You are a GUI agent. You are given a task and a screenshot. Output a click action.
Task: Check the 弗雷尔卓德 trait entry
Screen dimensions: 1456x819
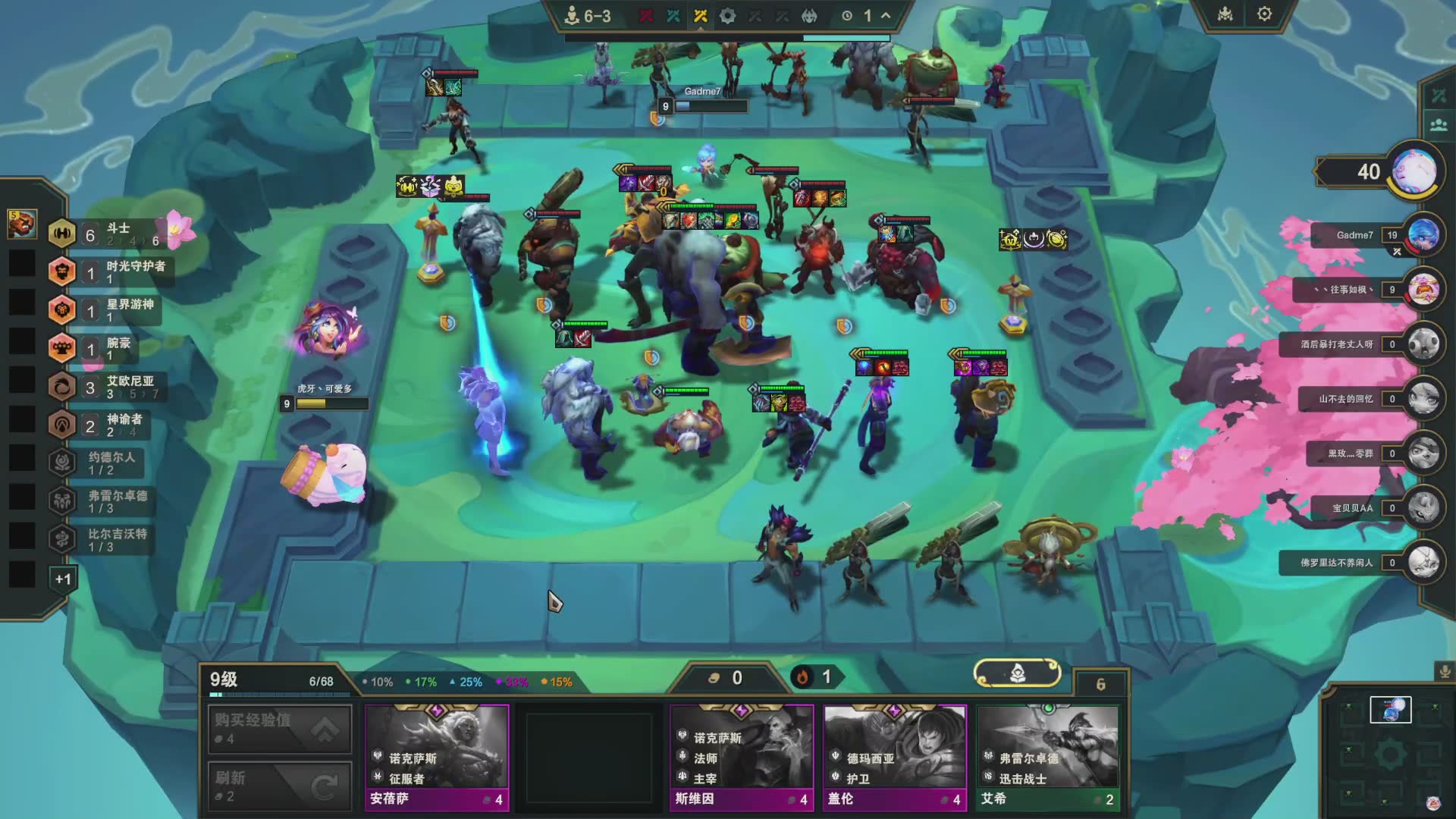106,501
